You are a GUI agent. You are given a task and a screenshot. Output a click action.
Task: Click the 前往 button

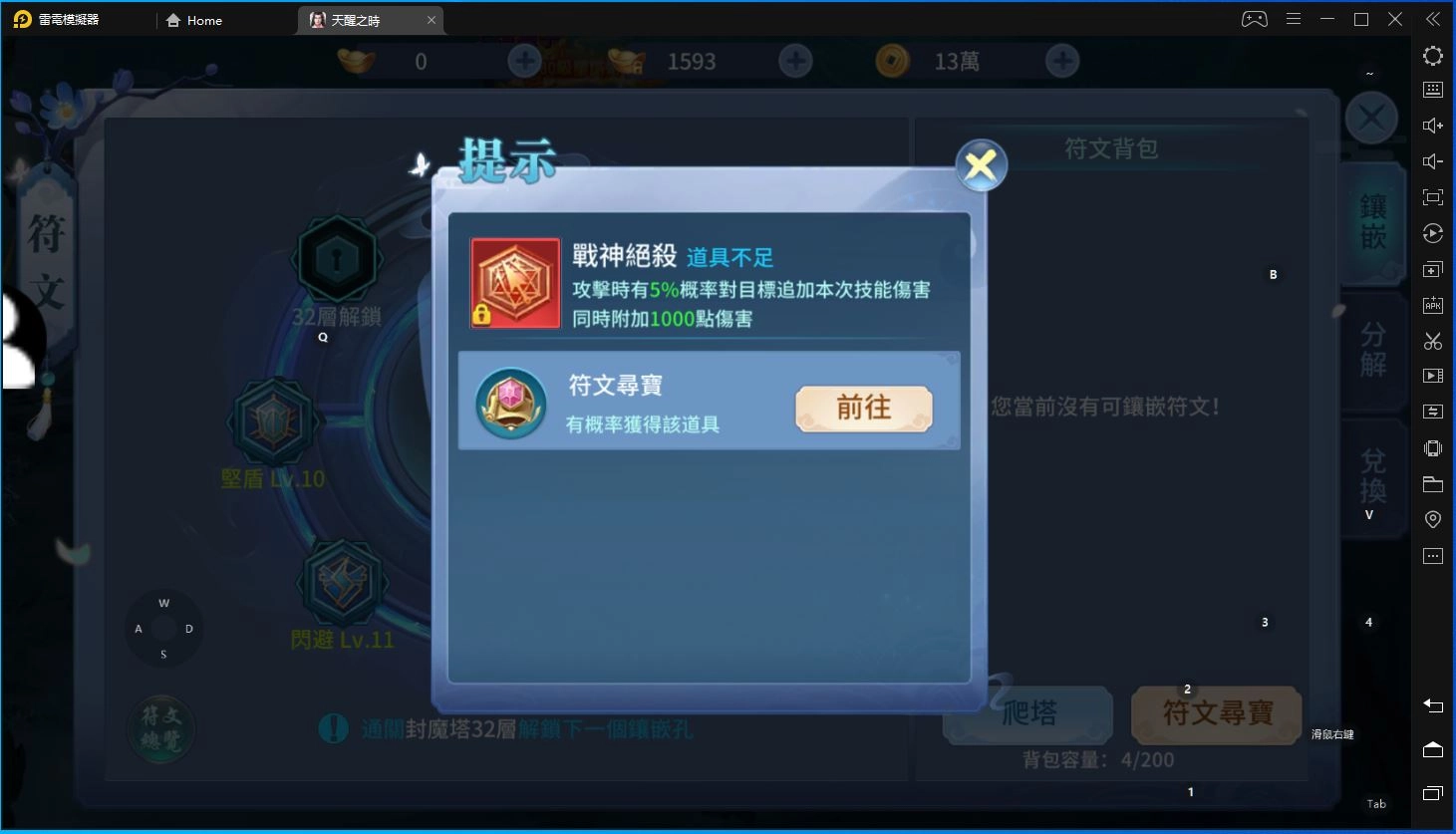tap(863, 409)
